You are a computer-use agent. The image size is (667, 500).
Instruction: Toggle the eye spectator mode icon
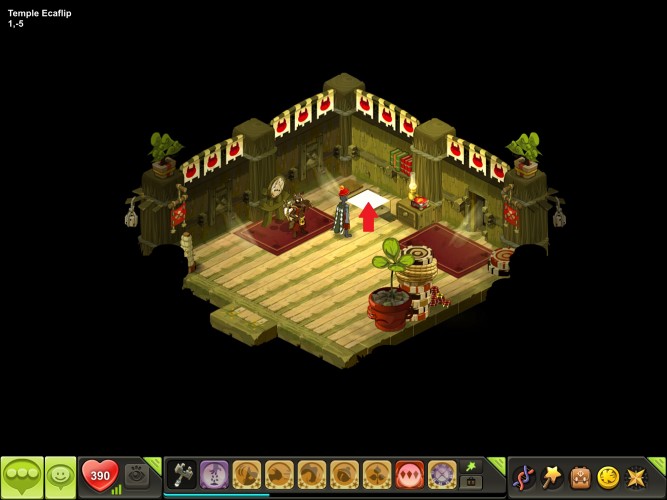click(137, 474)
